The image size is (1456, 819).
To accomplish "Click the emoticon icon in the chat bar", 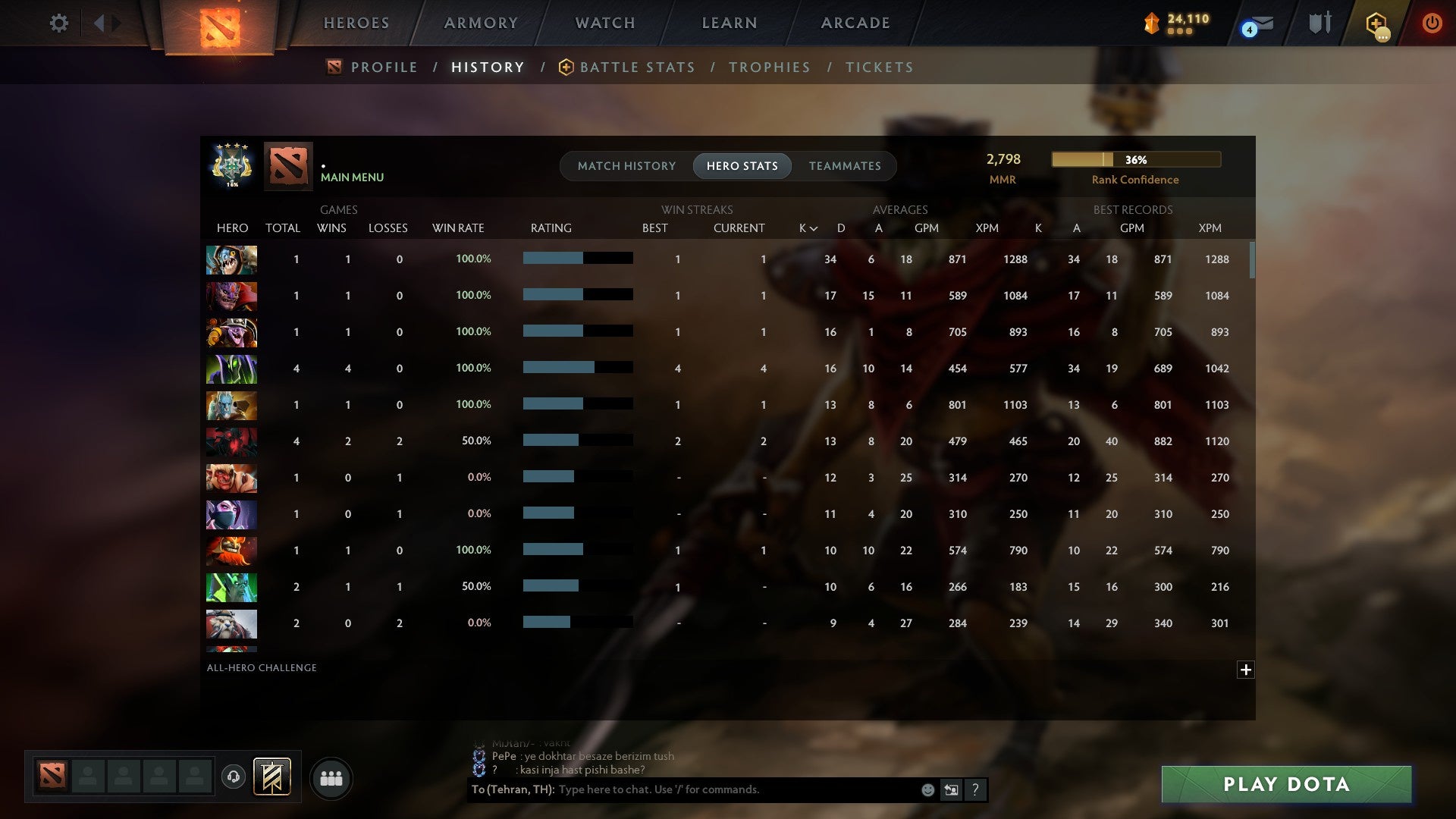I will (927, 790).
